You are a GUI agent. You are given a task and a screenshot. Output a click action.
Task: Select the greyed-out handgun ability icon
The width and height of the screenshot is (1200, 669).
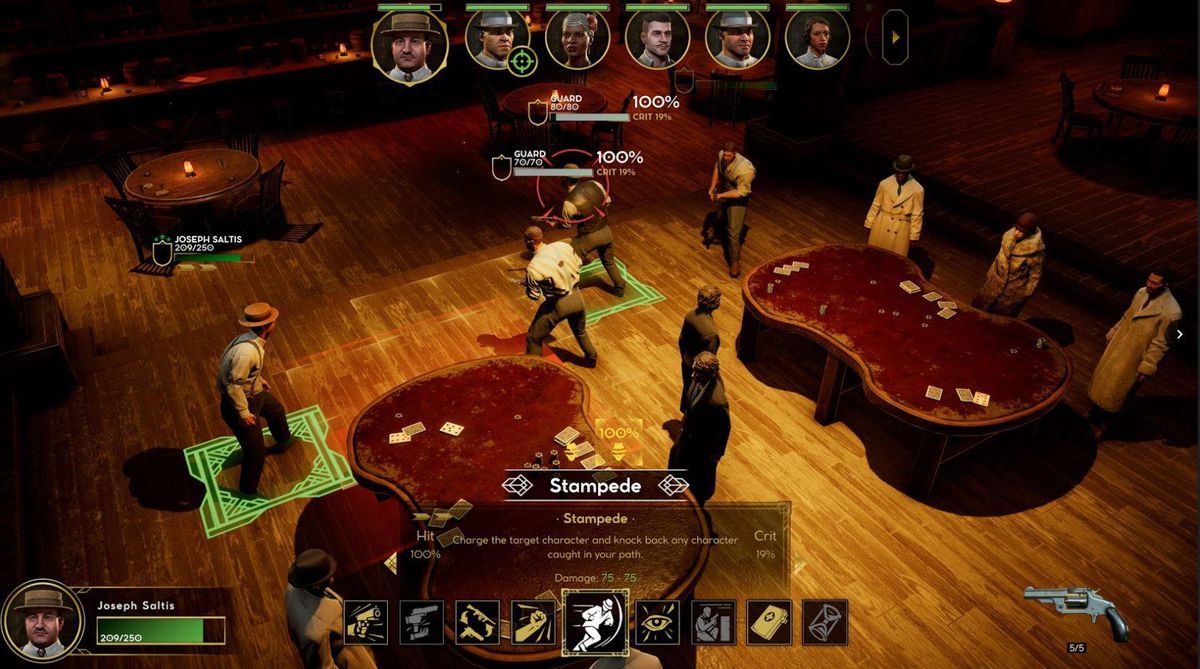(422, 622)
